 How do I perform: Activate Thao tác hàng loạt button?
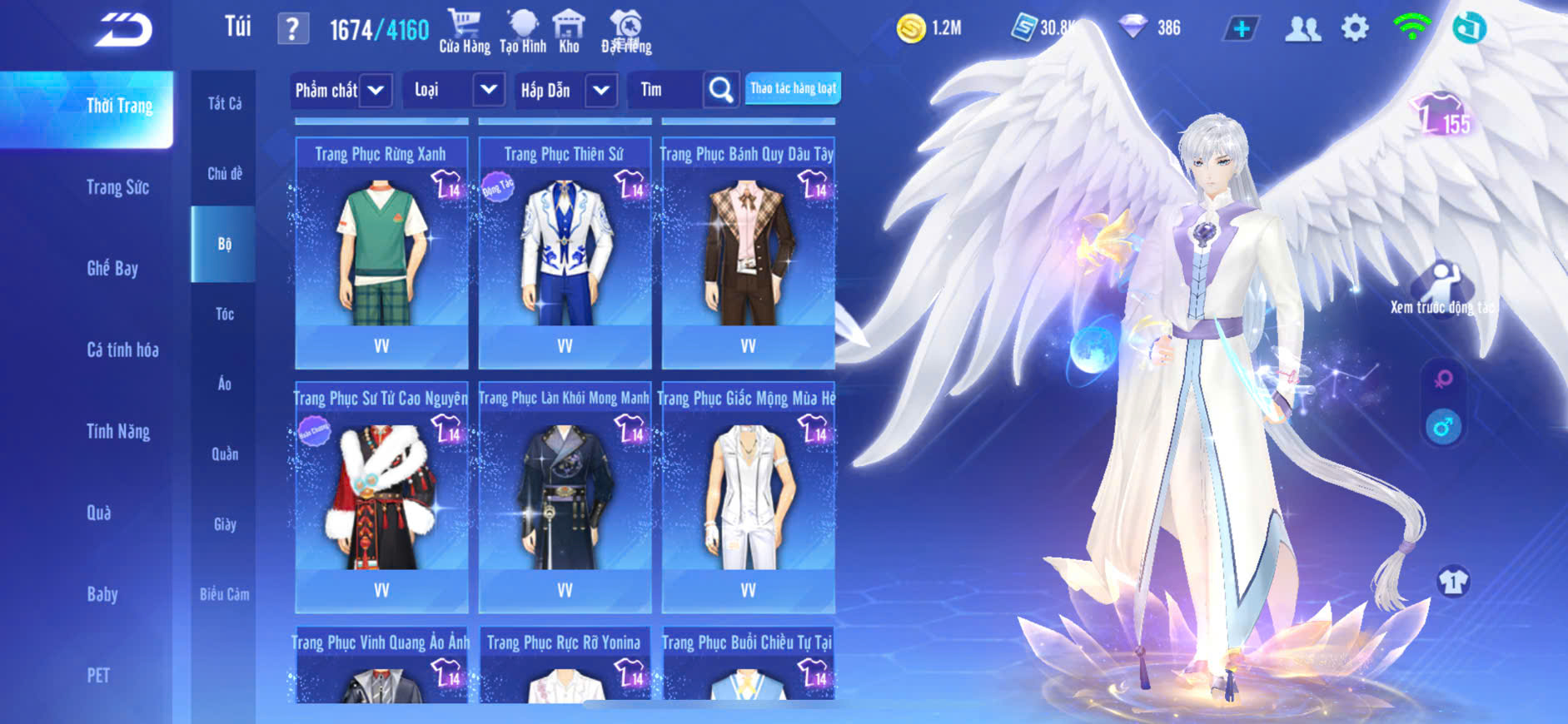[793, 88]
